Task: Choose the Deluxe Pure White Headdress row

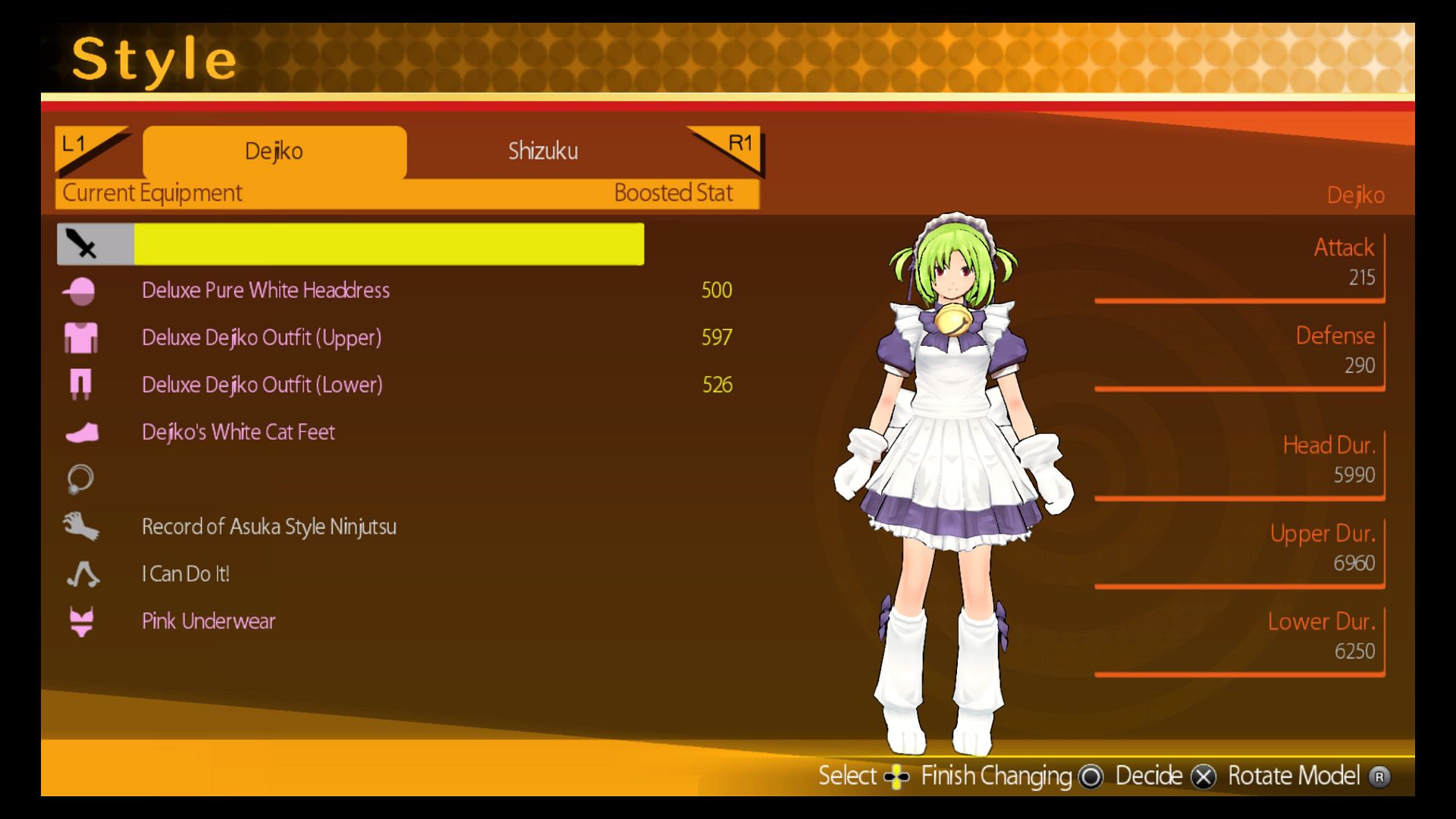Action: [265, 290]
